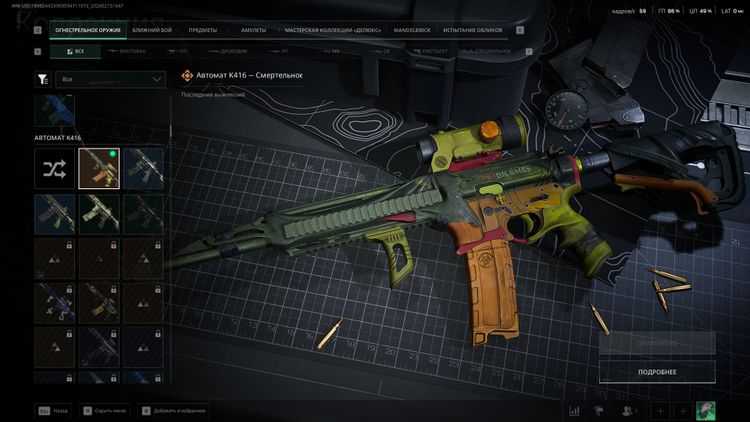Image resolution: width=750 pixels, height=422 pixels.
Task: Open the Все filter dropdown
Action: 112,79
